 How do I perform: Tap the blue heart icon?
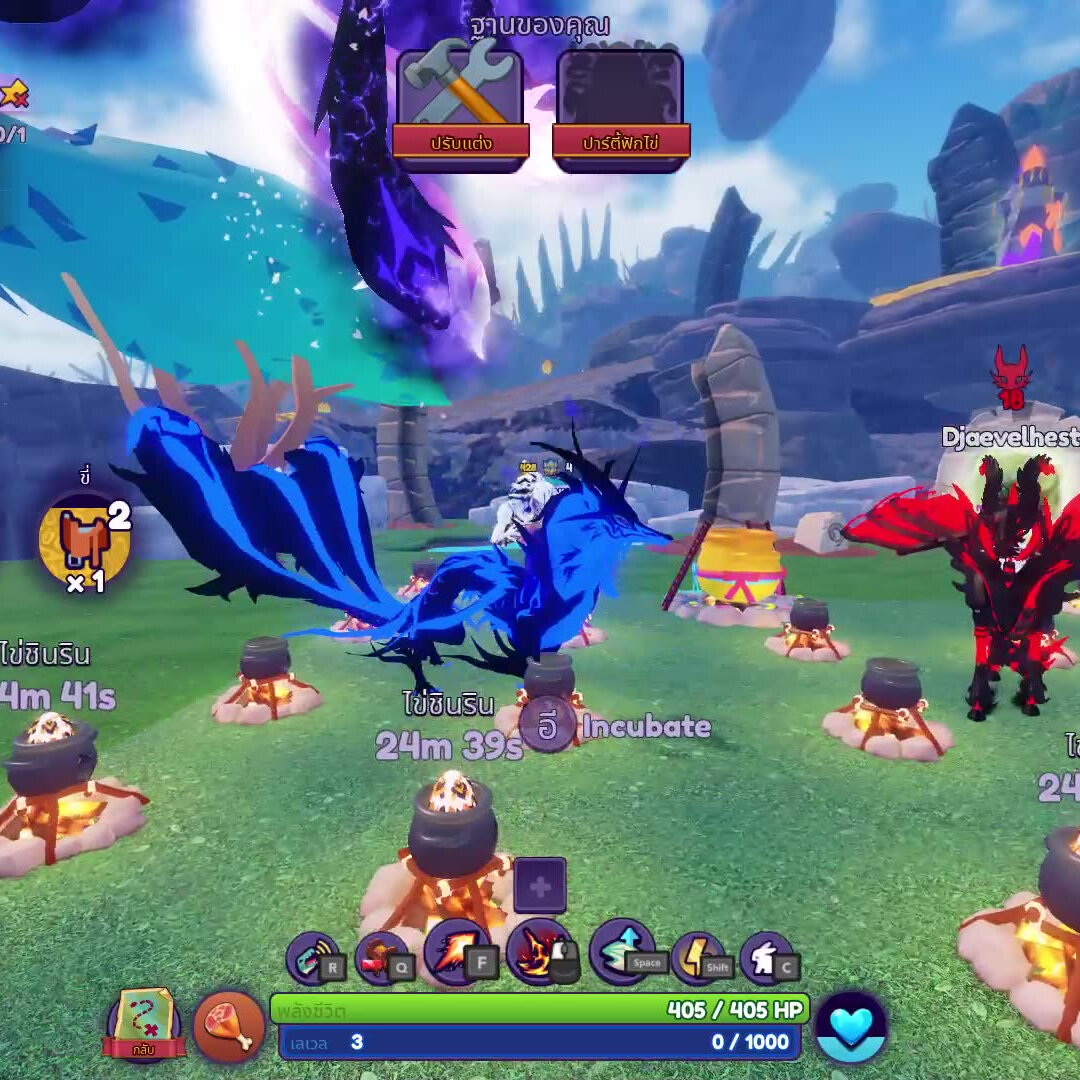(x=852, y=1027)
